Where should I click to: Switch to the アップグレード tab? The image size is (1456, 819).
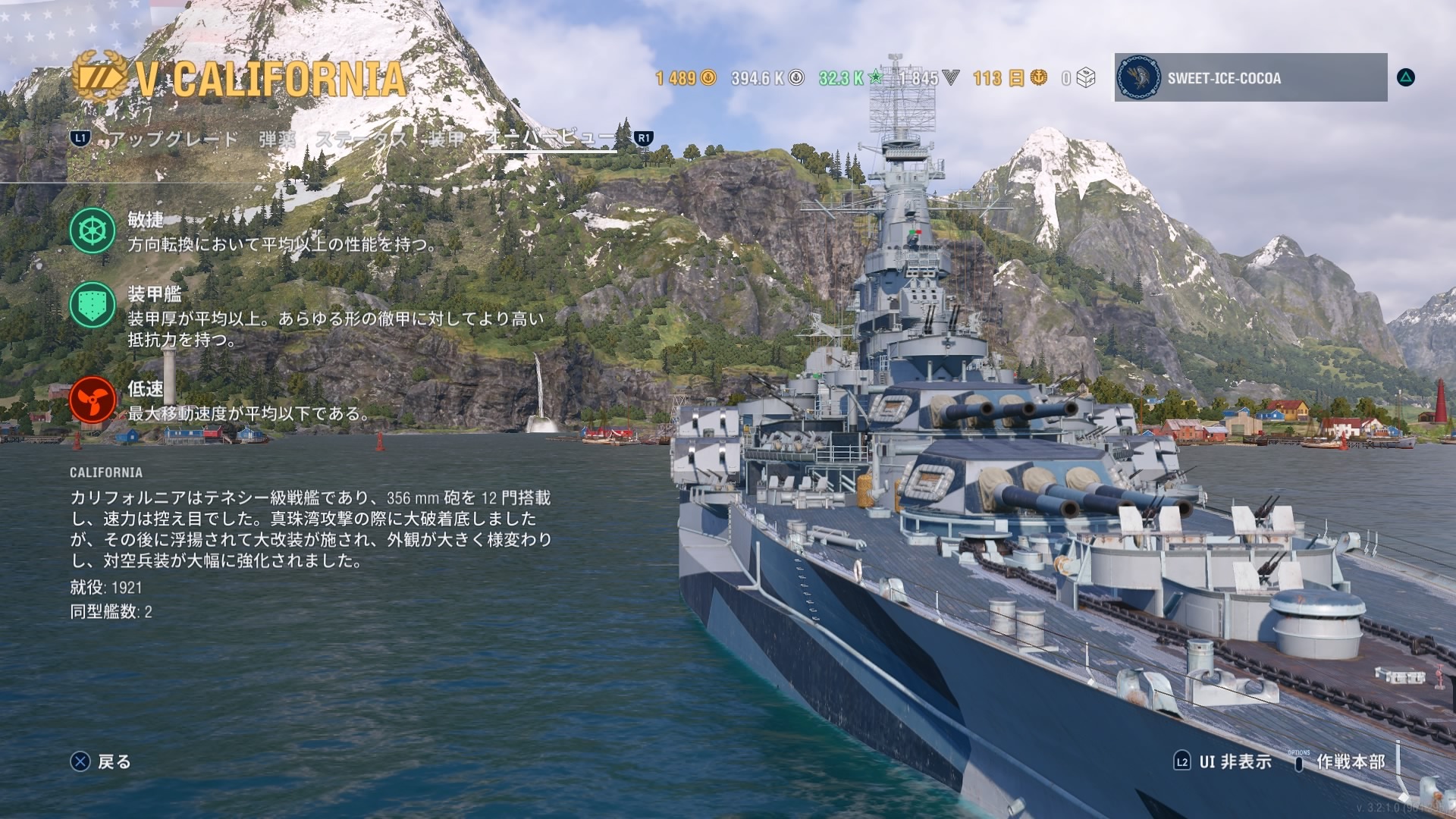174,140
